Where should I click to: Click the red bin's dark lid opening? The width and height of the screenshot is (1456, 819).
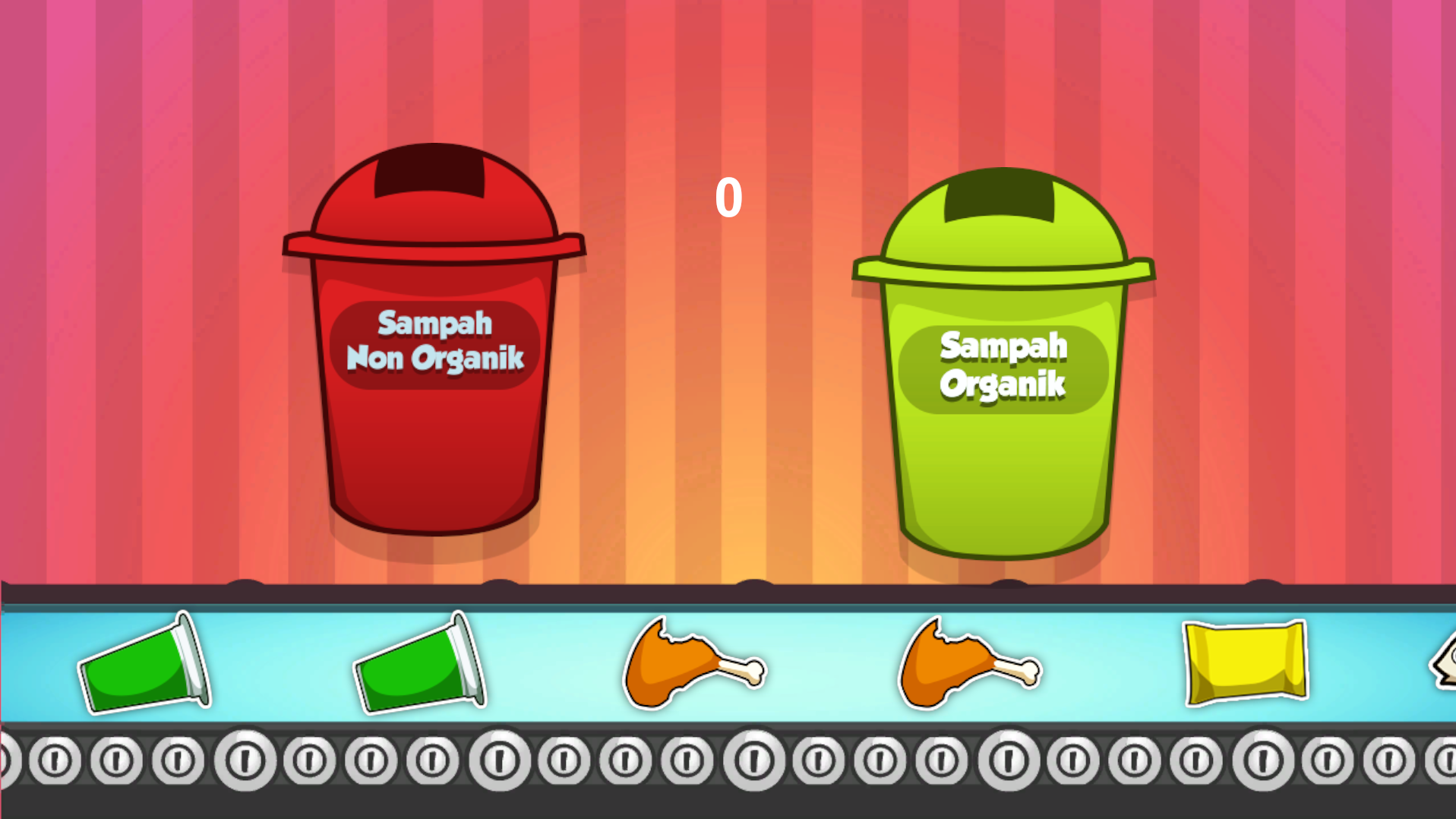point(429,175)
